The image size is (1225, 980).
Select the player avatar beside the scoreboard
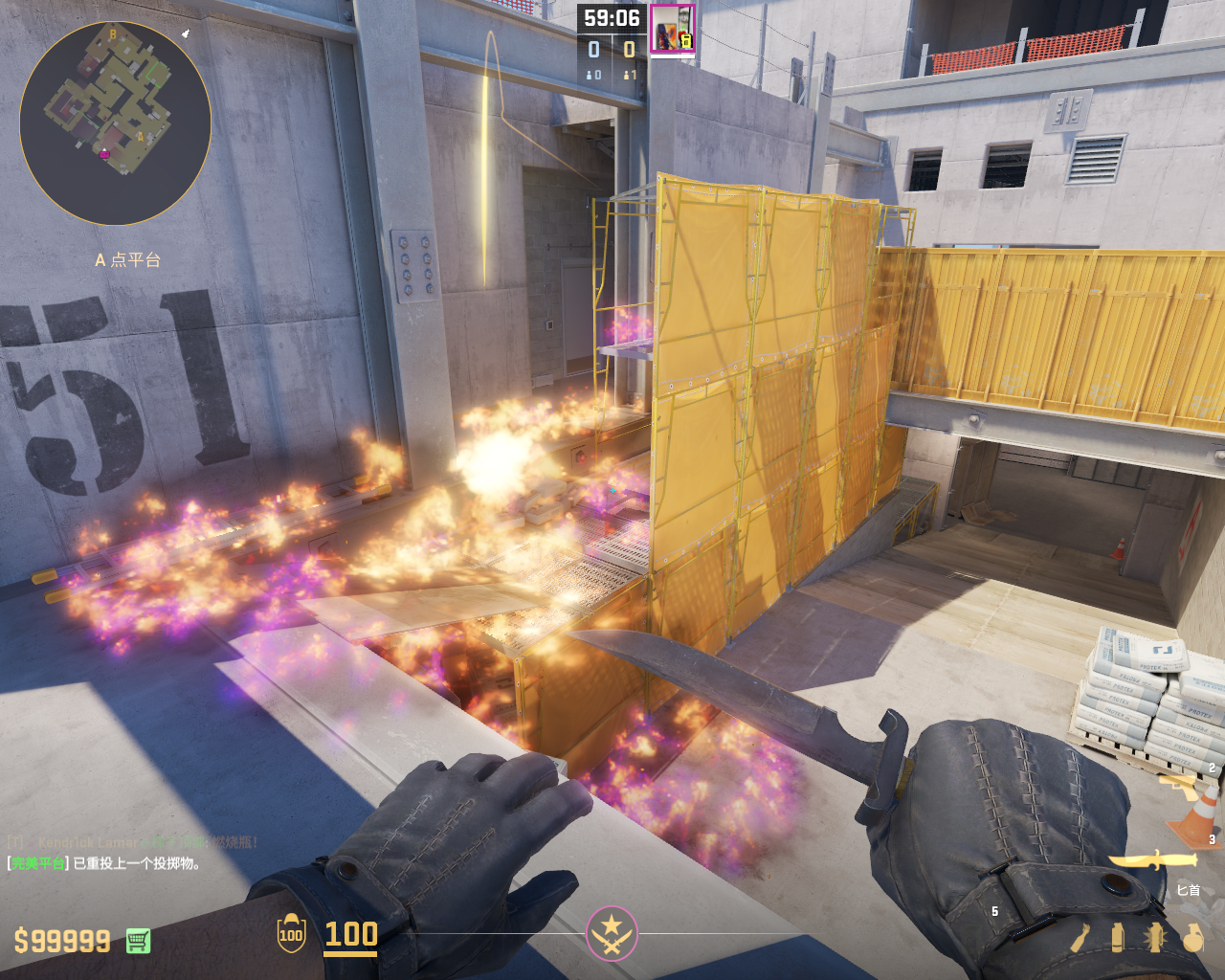click(672, 29)
